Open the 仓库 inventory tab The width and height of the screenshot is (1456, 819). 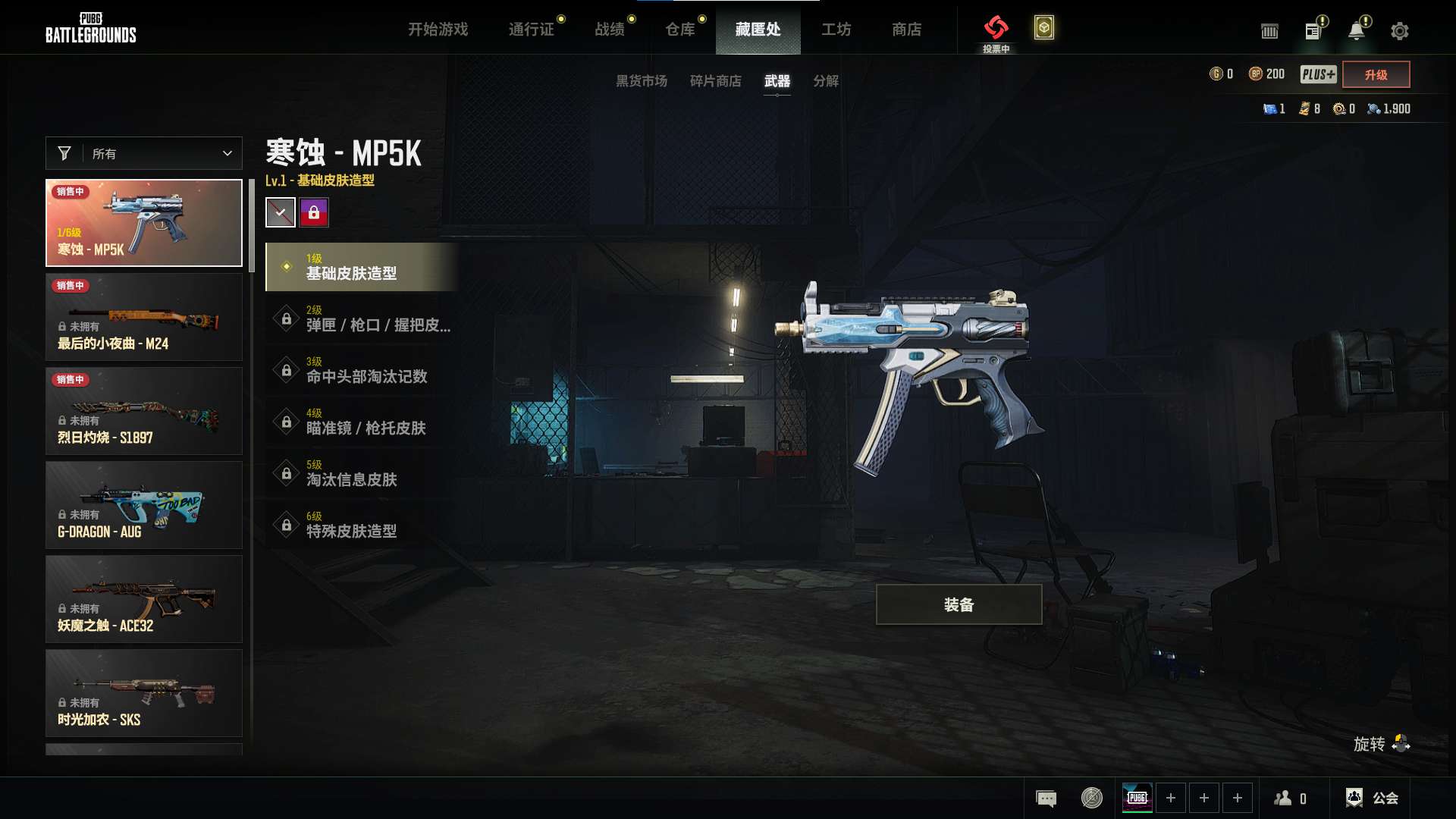679,30
